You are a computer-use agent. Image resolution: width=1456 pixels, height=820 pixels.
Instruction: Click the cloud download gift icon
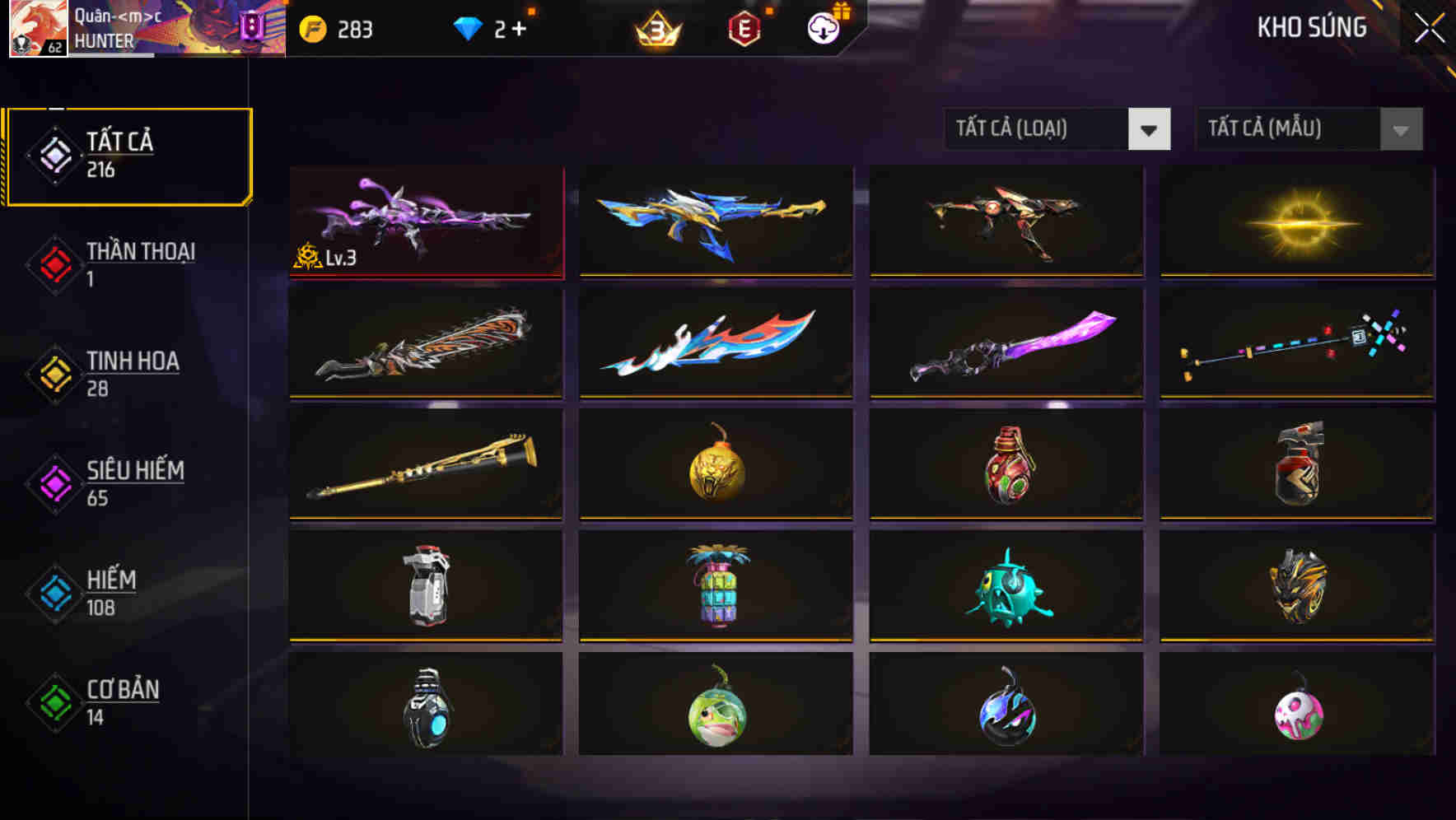coord(823,27)
